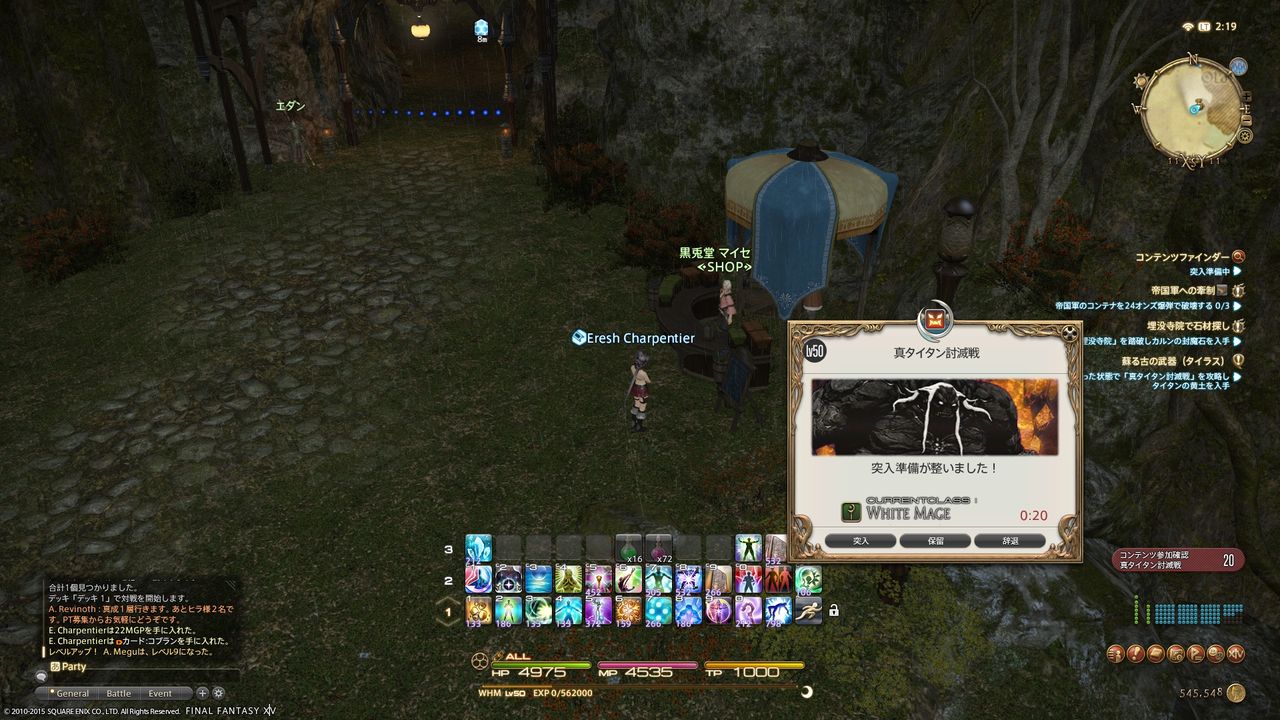Click the speech bubble chat icon

pos(42,676)
